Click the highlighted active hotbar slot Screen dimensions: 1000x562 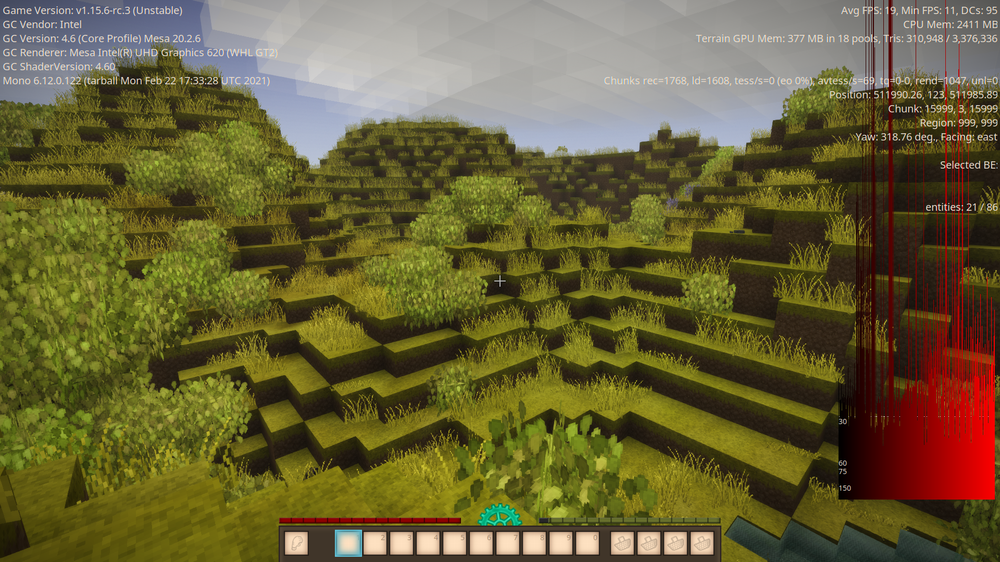click(x=349, y=542)
